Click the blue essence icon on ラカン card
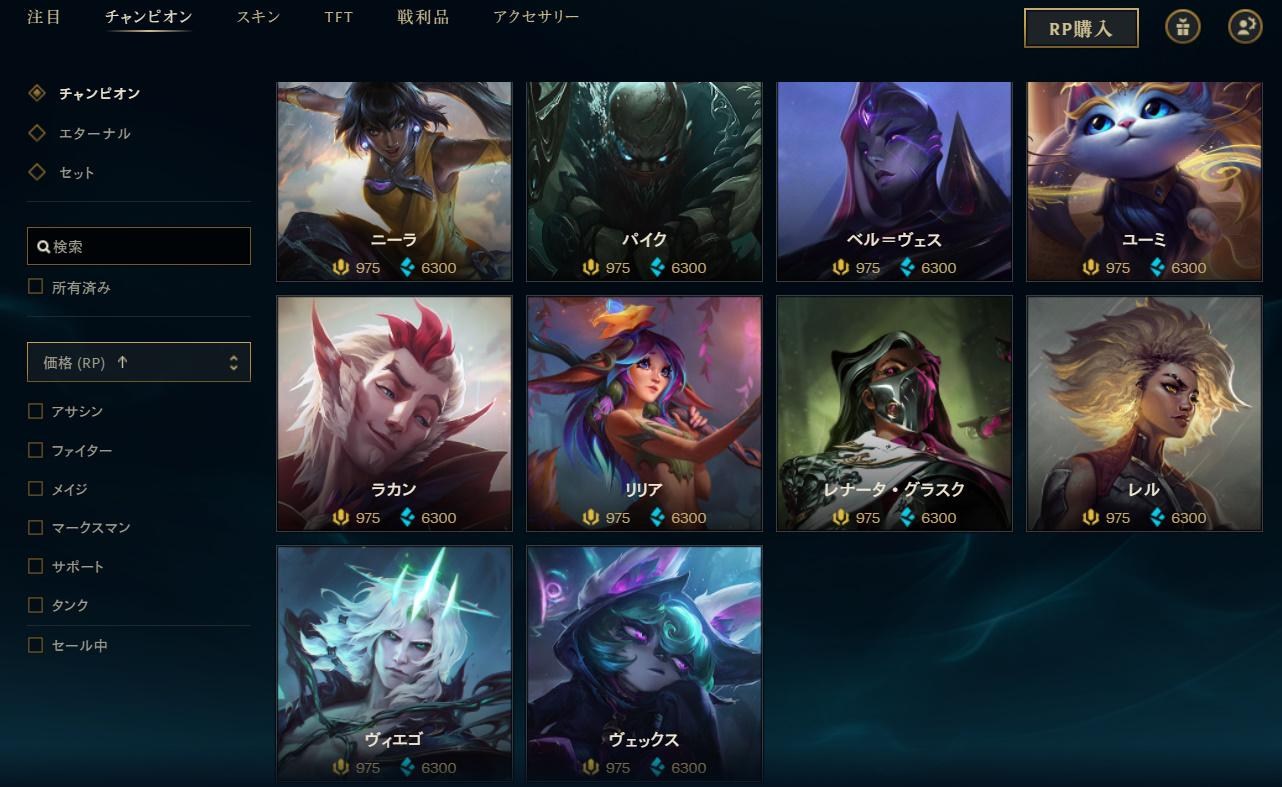The width and height of the screenshot is (1282, 787). coord(407,517)
